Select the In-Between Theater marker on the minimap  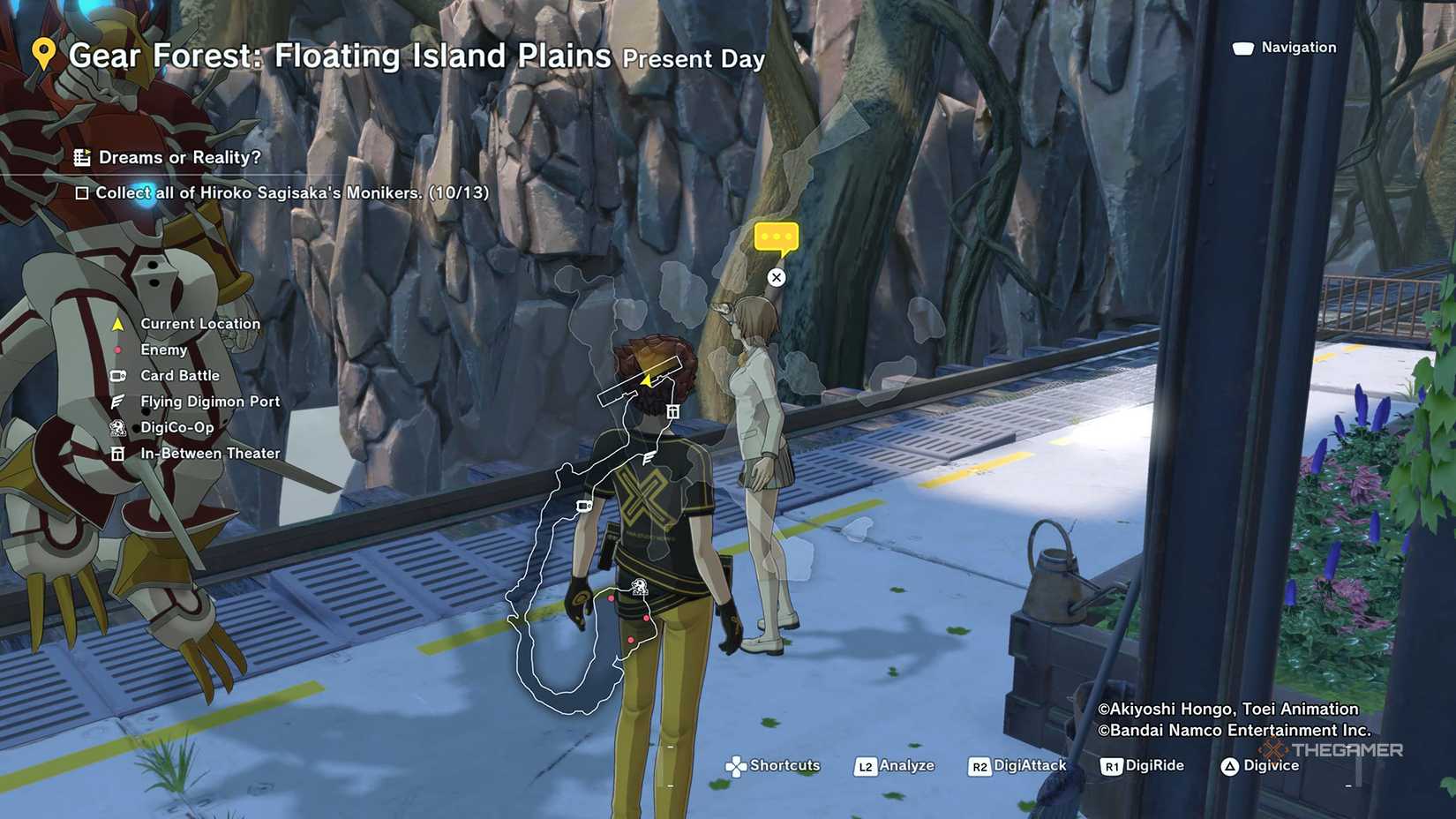tap(673, 409)
